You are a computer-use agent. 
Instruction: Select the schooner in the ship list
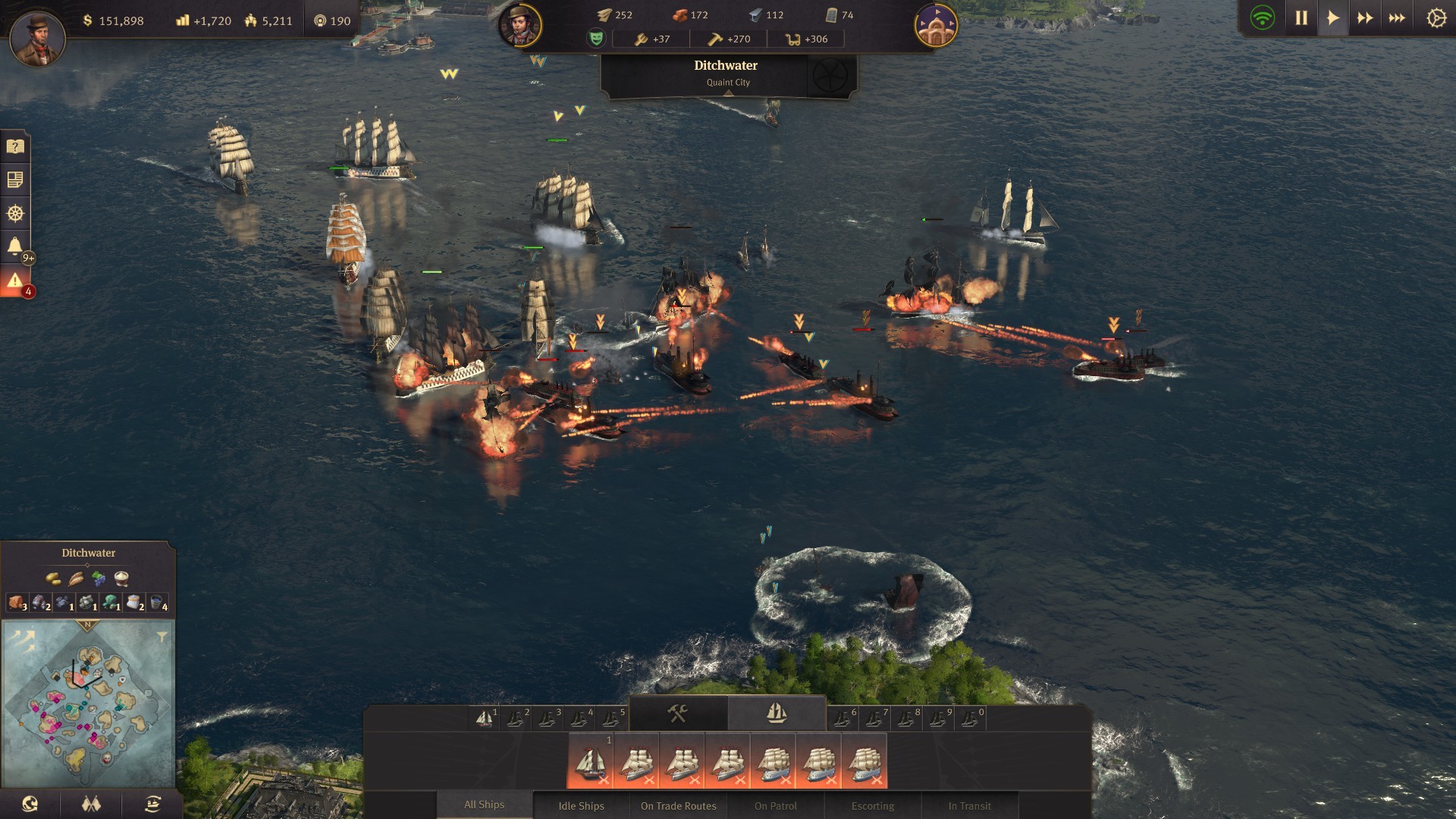591,761
